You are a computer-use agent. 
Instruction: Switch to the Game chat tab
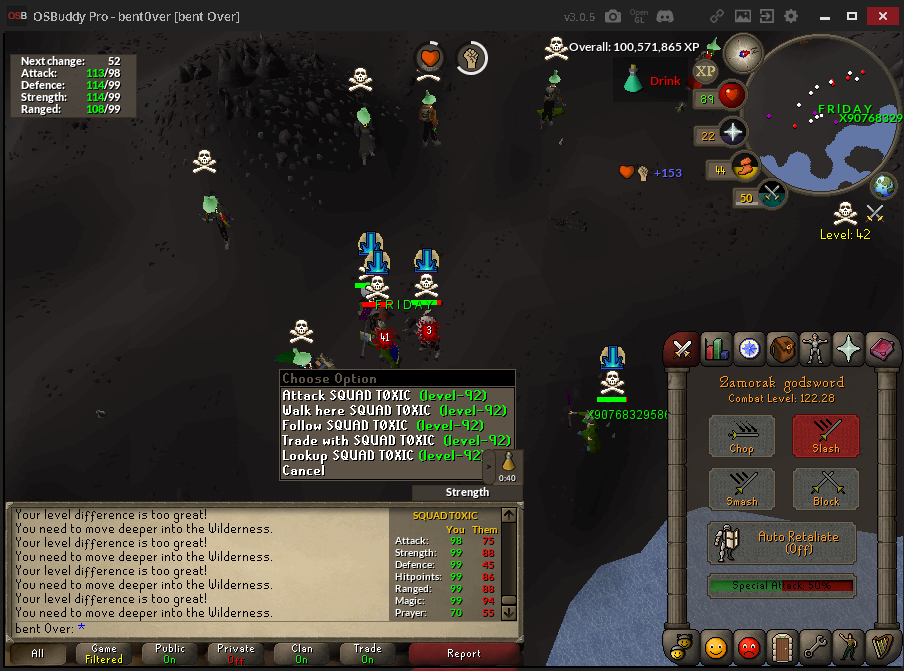click(104, 654)
